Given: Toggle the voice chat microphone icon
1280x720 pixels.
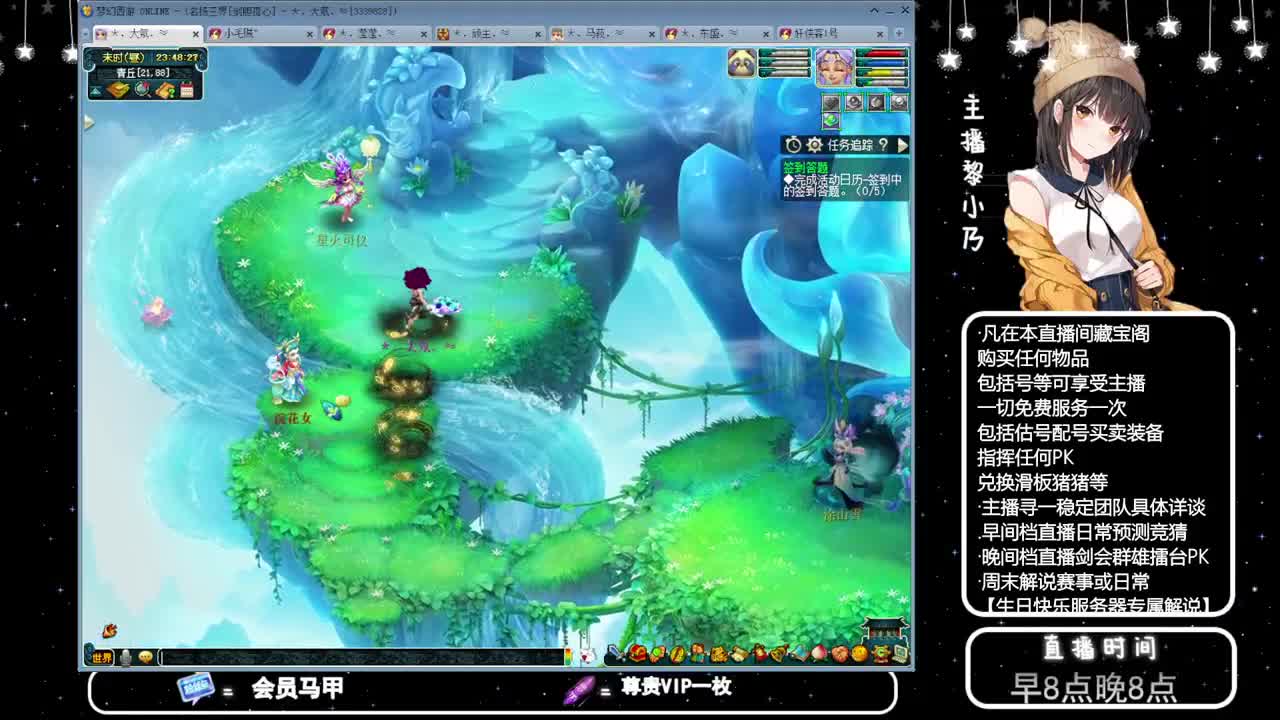Looking at the screenshot, I should pos(127,658).
